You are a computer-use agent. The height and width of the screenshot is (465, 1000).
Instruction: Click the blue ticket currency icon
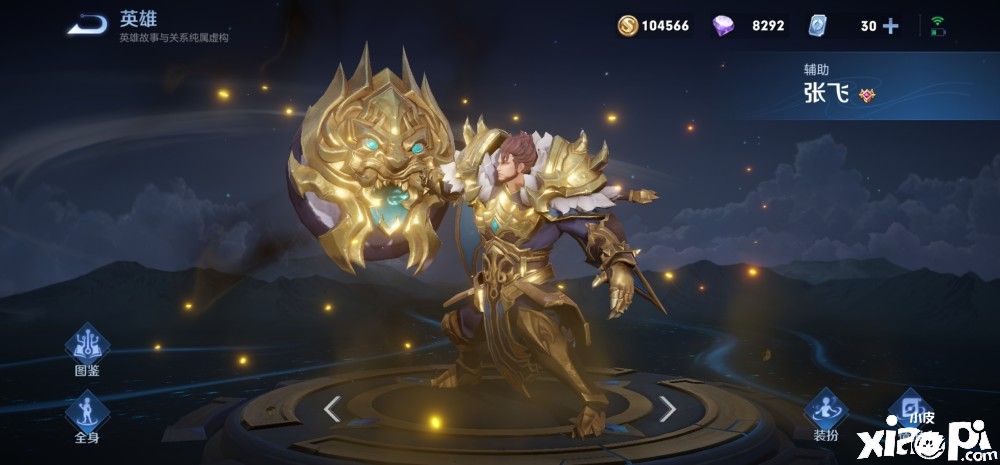[816, 26]
